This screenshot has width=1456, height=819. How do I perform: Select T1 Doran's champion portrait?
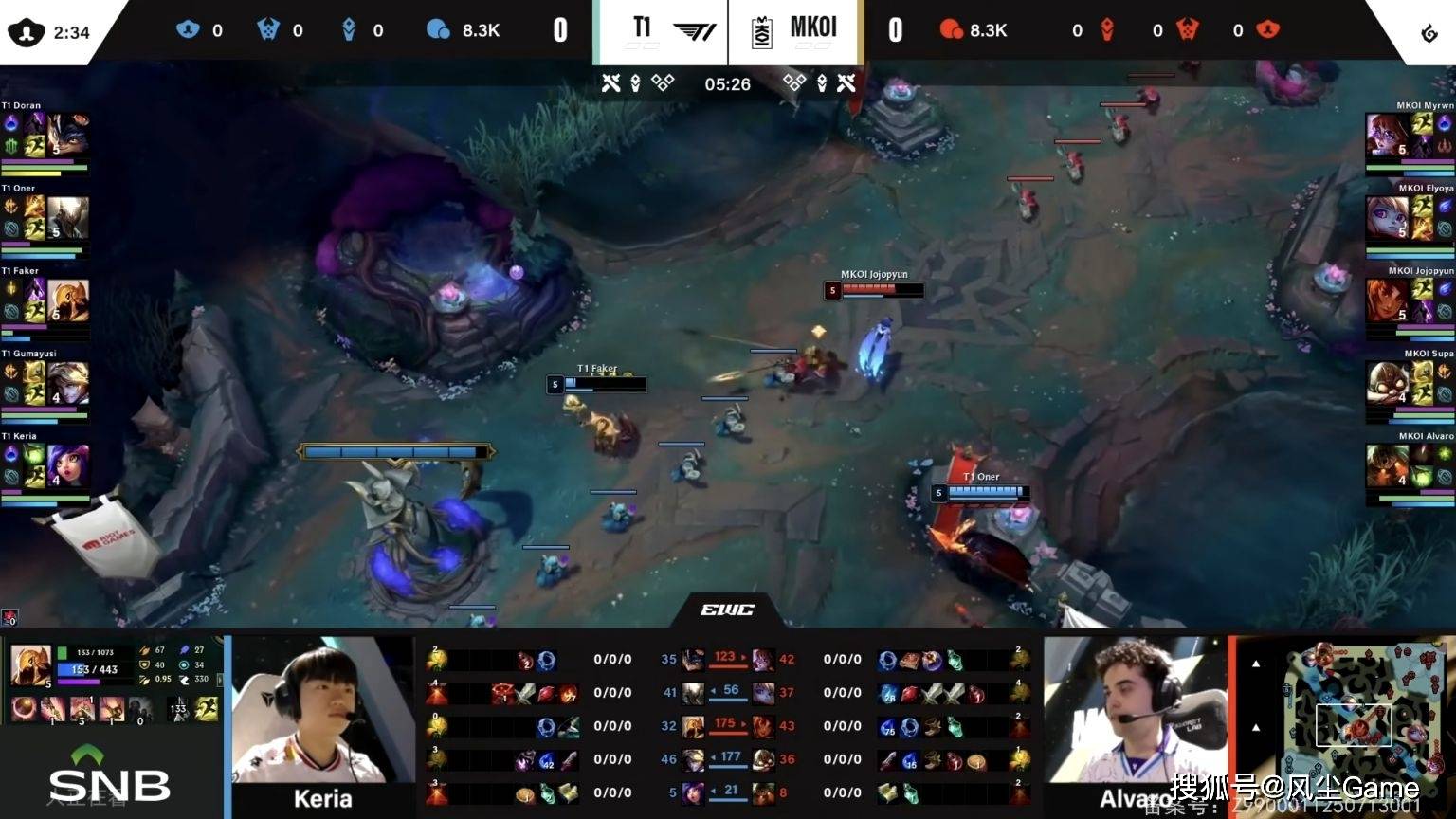point(68,135)
